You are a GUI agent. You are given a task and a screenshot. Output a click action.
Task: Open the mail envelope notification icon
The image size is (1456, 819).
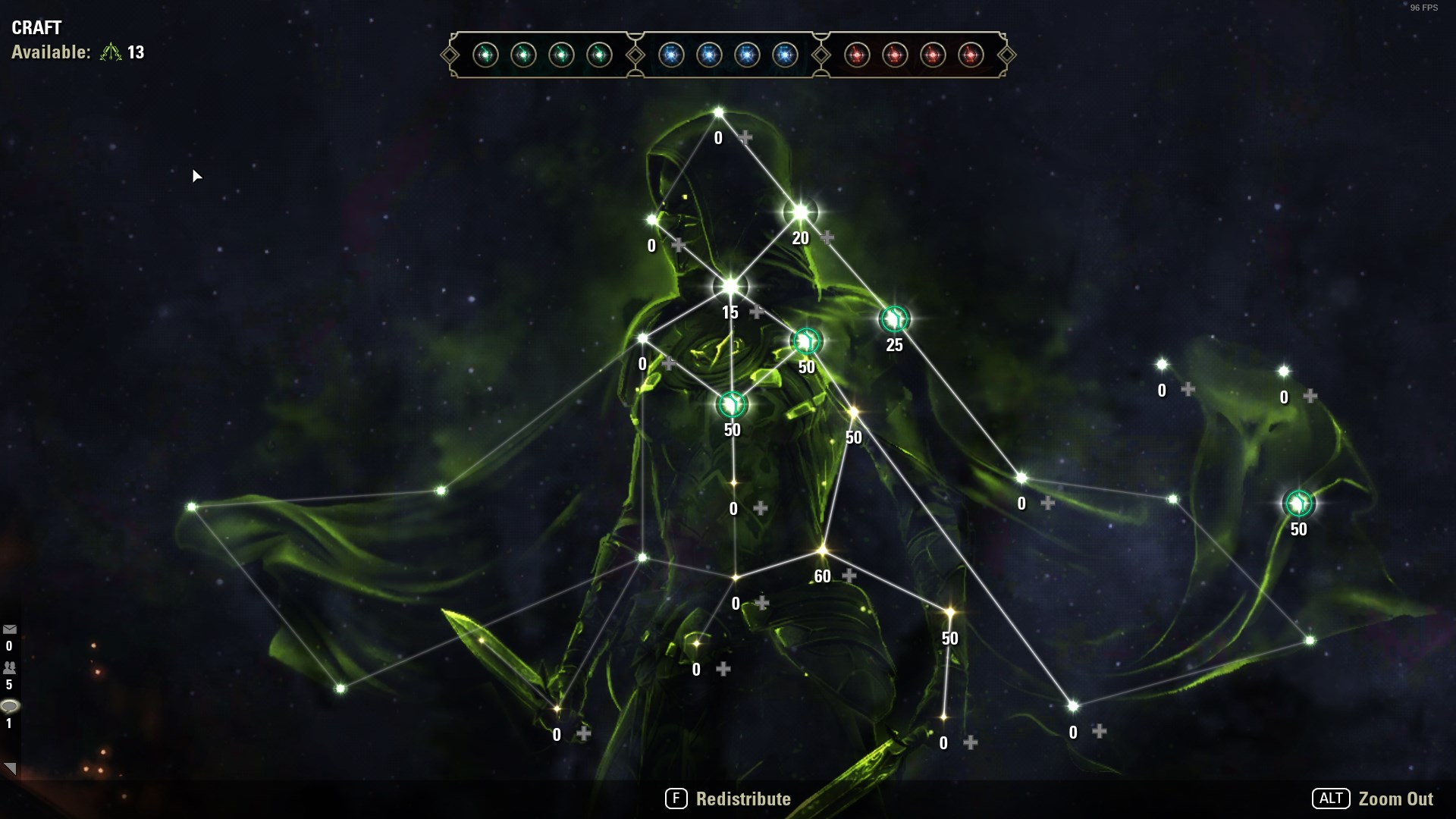[10, 629]
